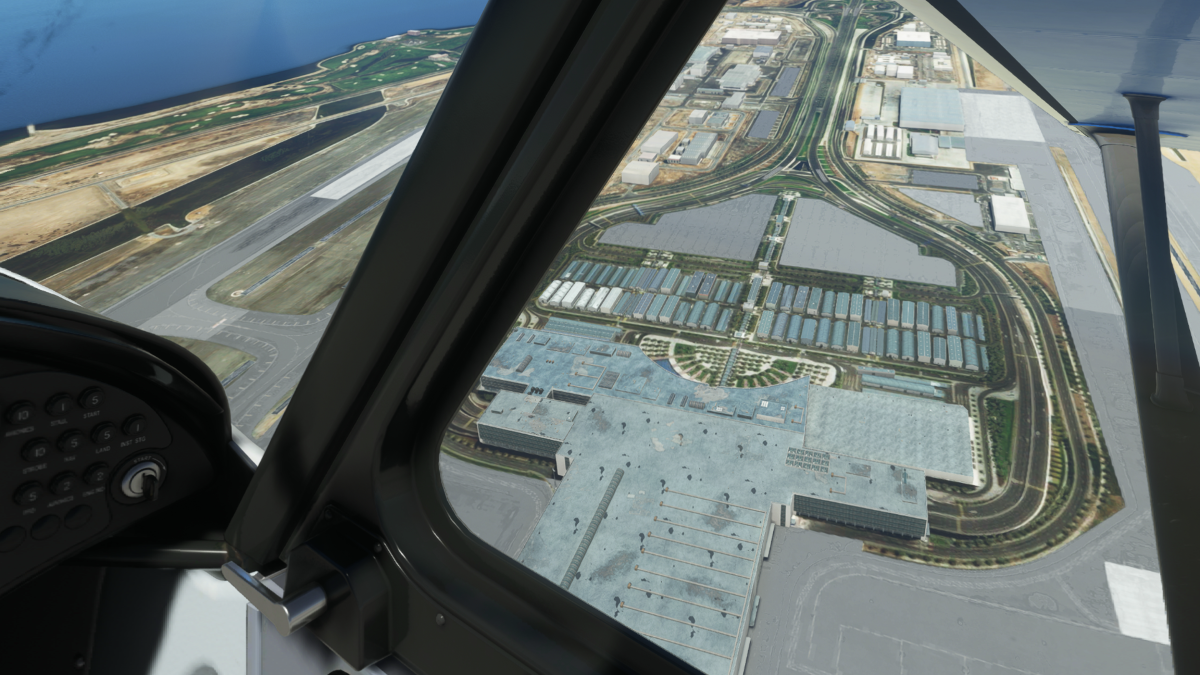
Task: Toggle the NAV circuit breaker
Action: coord(71,441)
